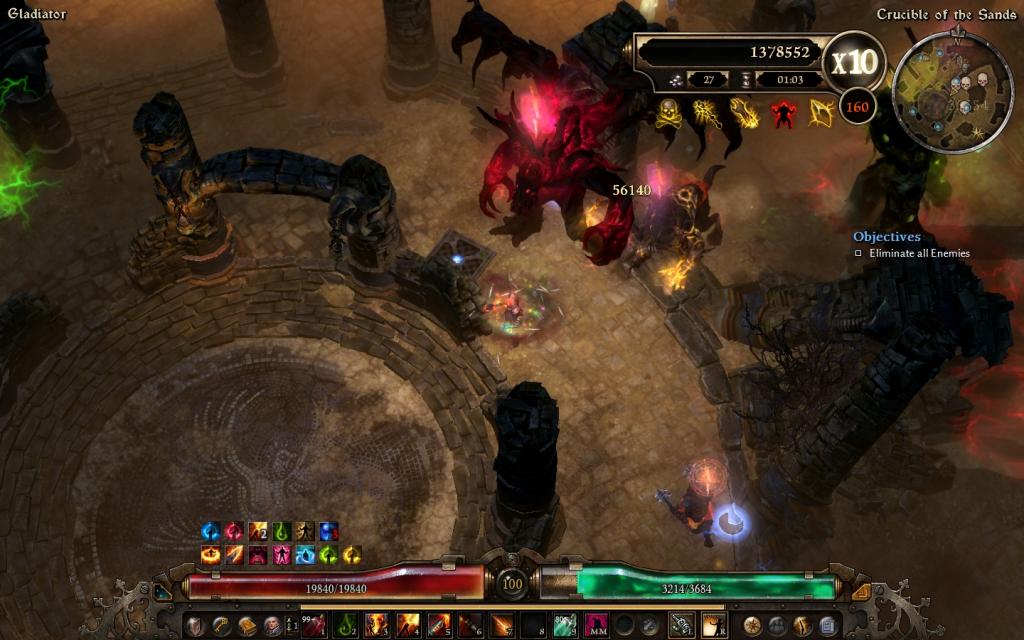Inspect the fiery ring buff icon
This screenshot has height=640, width=1024.
coord(211,554)
